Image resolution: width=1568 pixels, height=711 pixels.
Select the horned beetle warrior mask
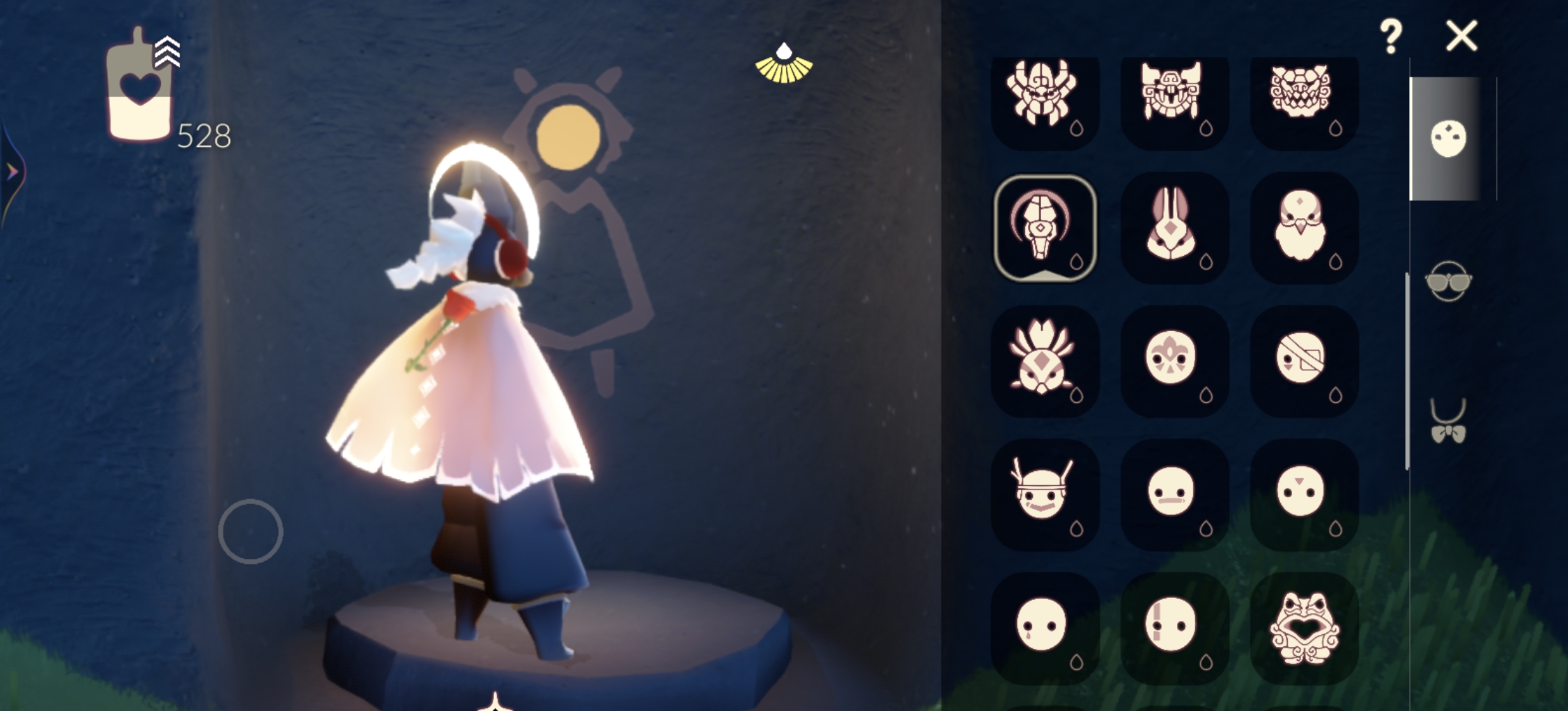[x=1043, y=95]
